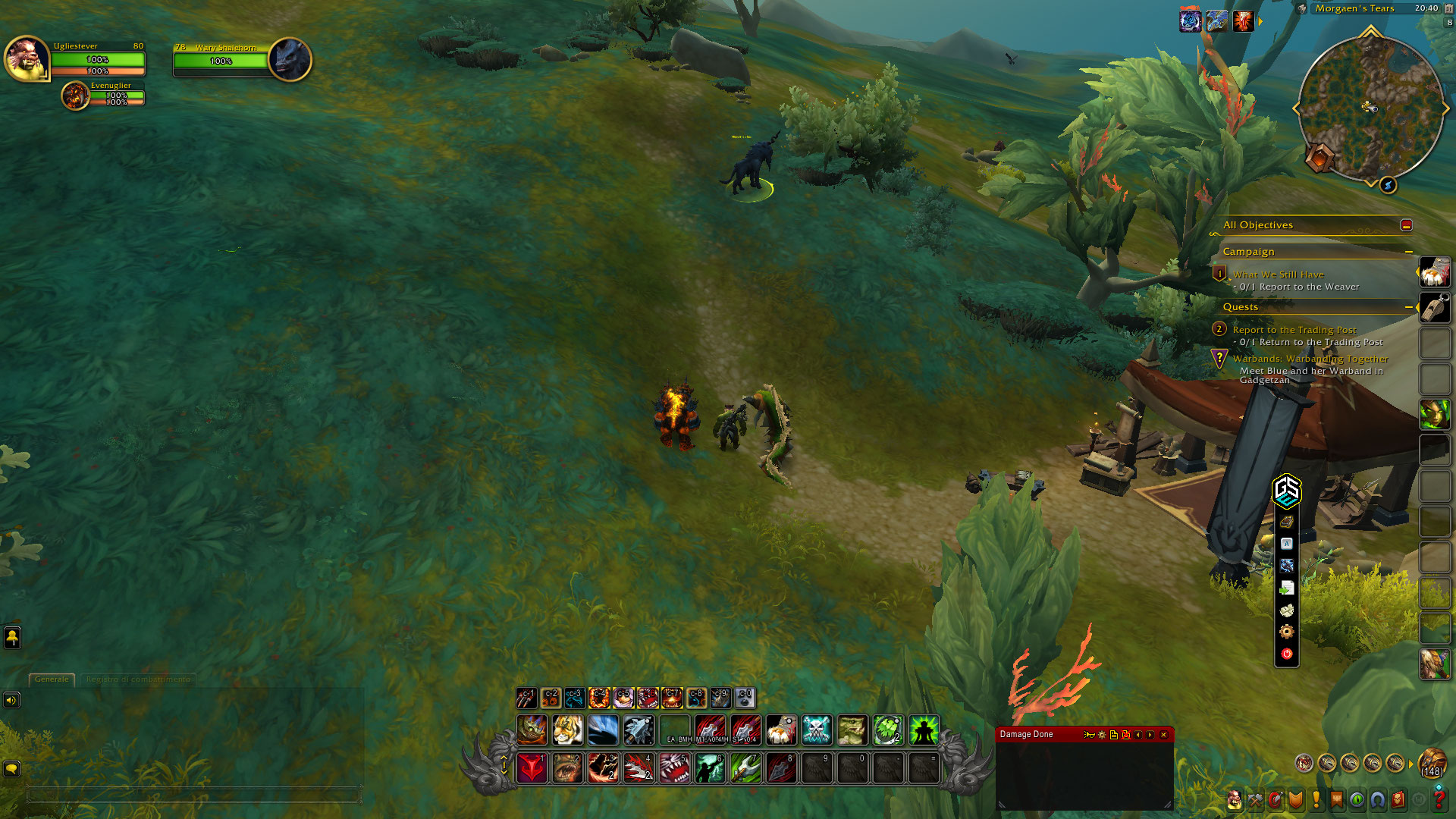Close the Damage Done meter window

(1163, 735)
